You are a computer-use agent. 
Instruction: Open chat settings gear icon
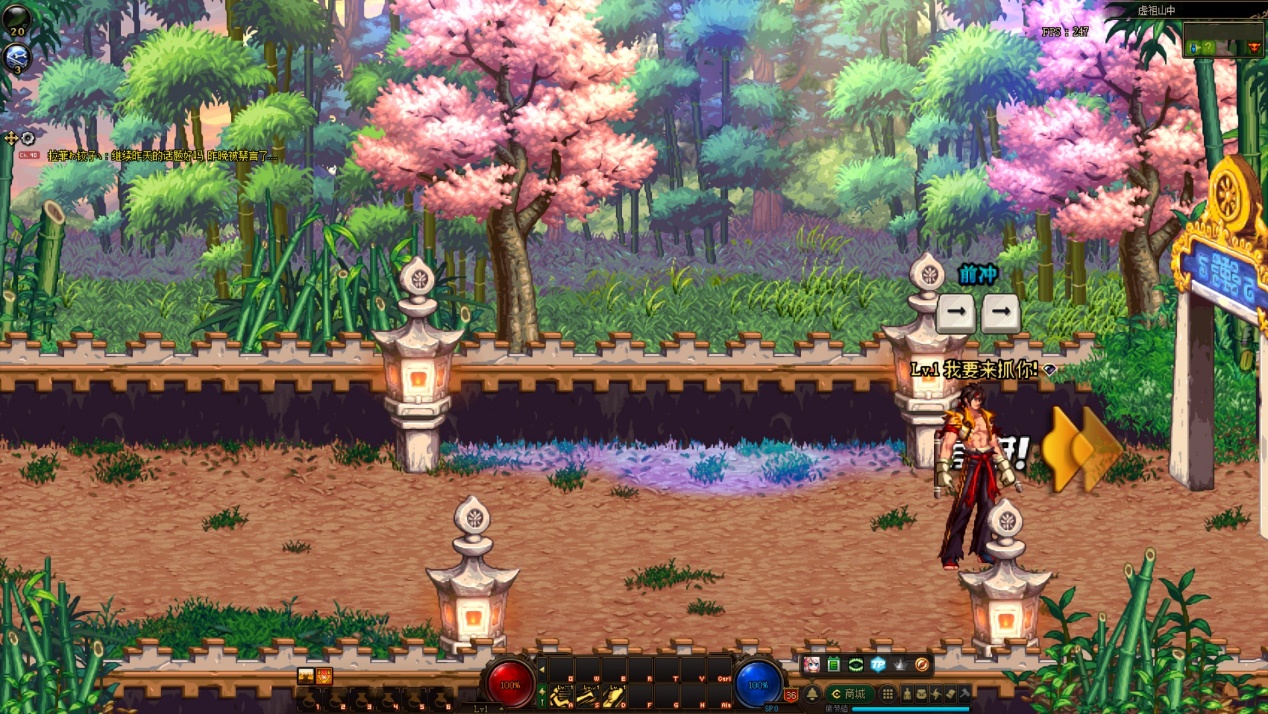(28, 139)
